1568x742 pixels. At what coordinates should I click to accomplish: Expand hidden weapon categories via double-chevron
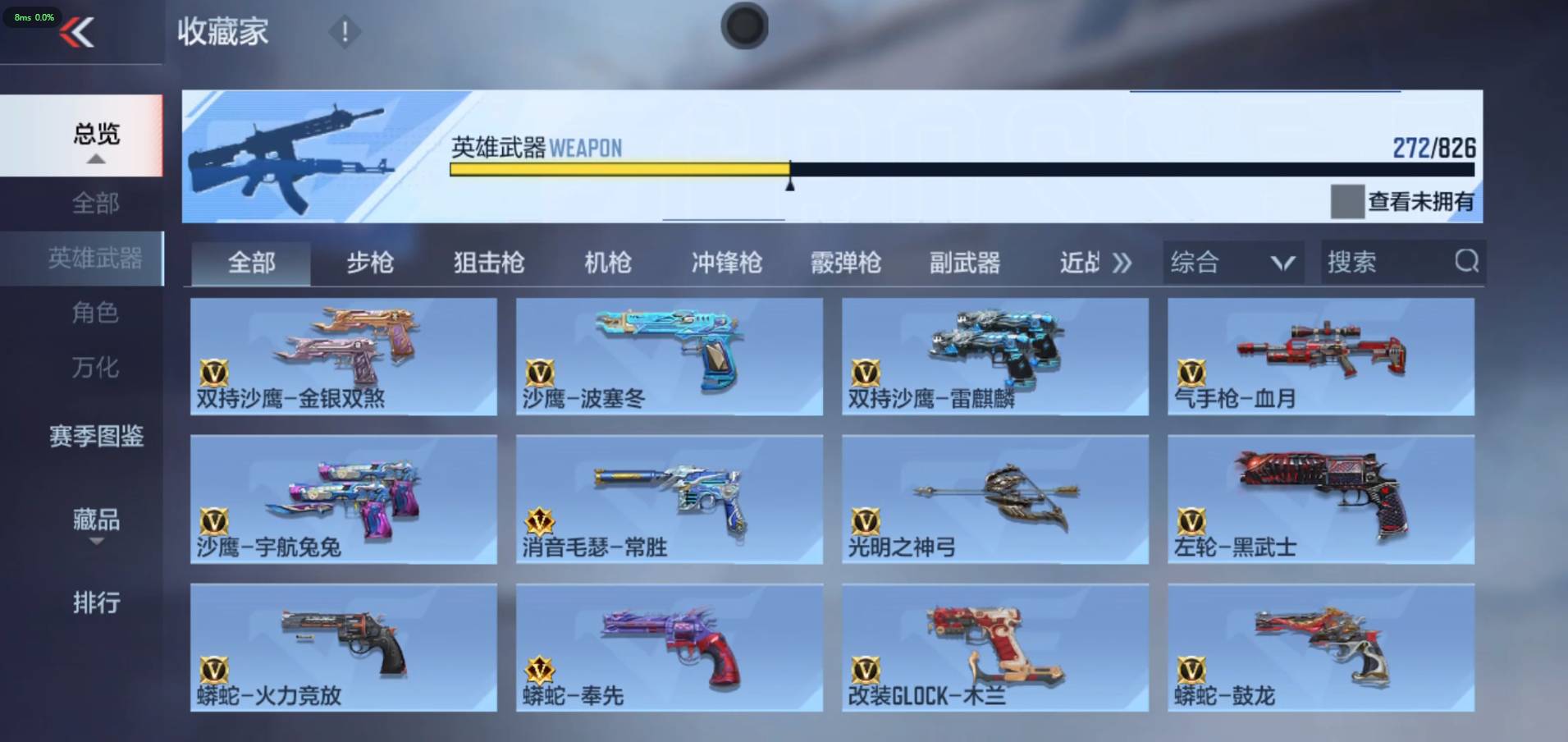[x=1122, y=261]
